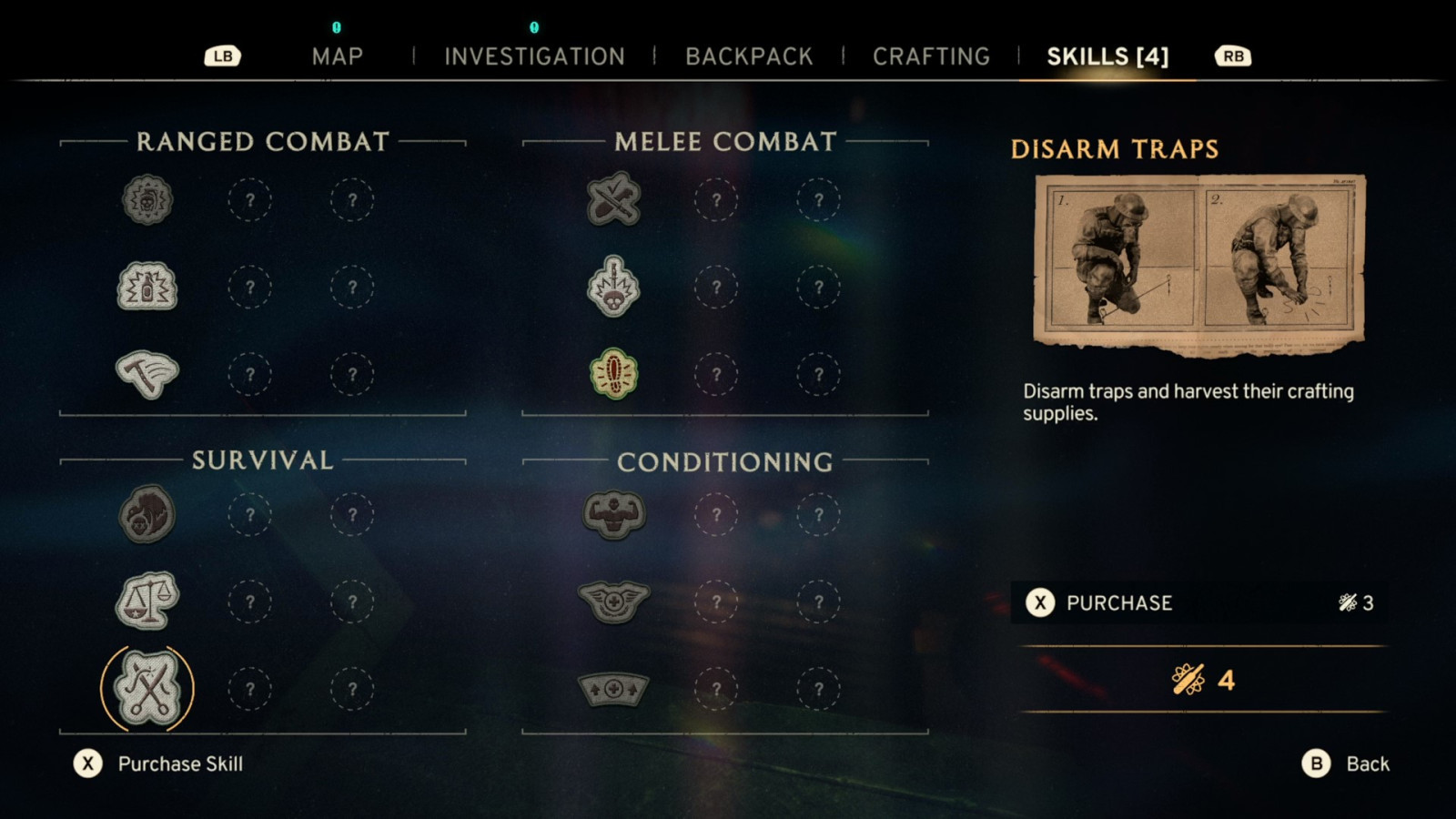View the Disarm Traps illustration
The width and height of the screenshot is (1456, 819).
[1198, 262]
